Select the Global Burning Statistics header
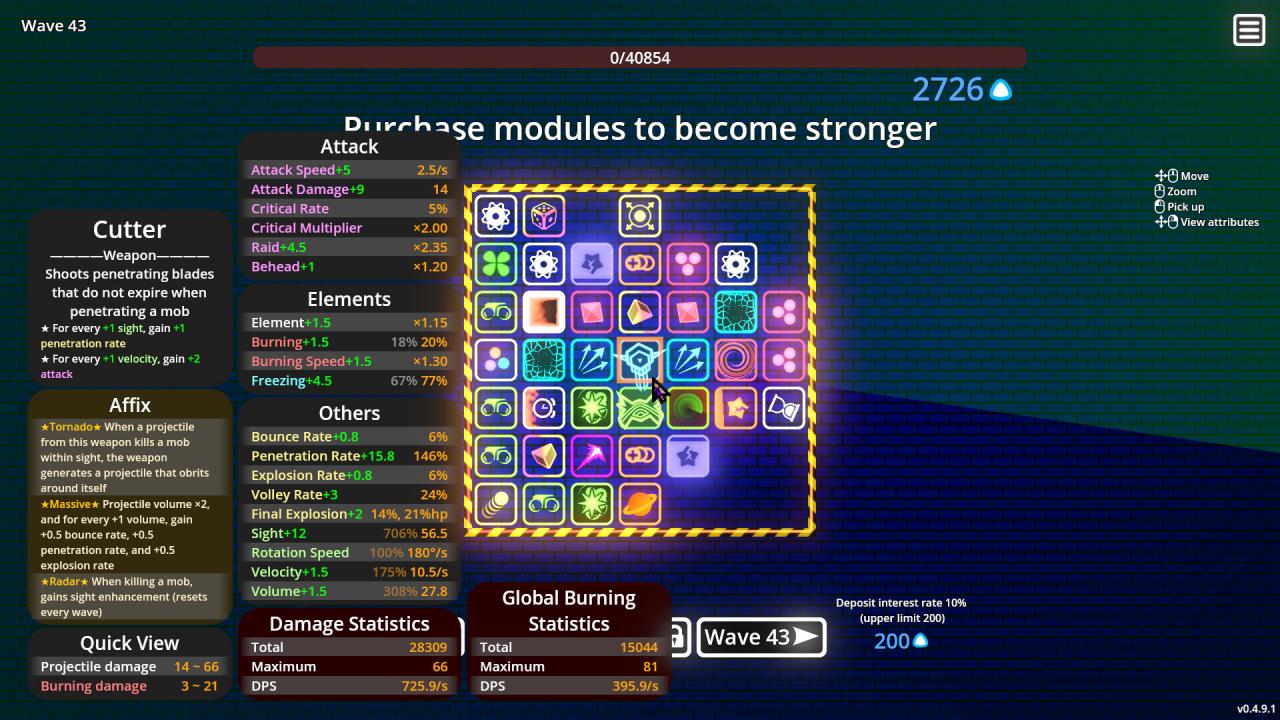Viewport: 1280px width, 720px height. coord(568,608)
